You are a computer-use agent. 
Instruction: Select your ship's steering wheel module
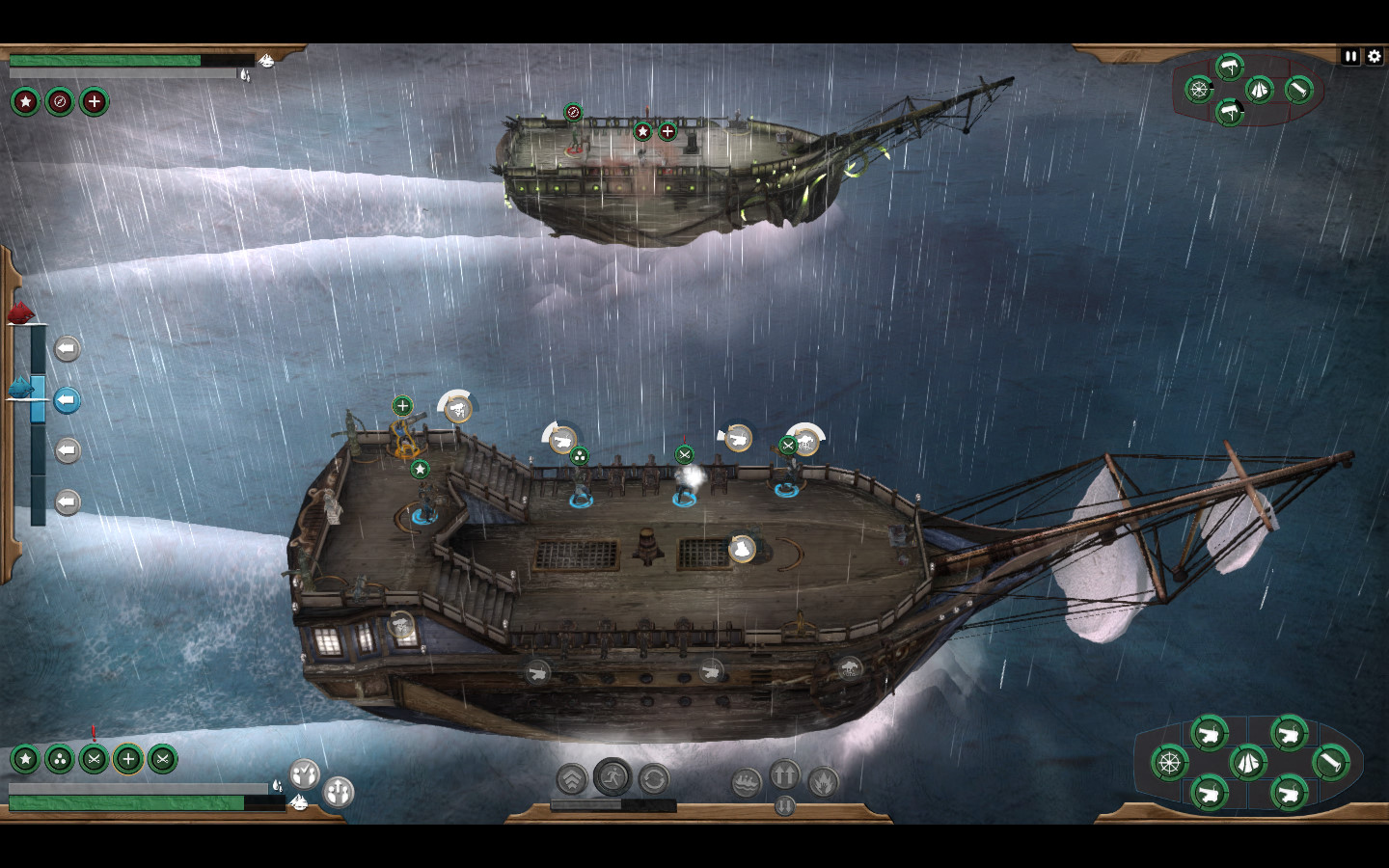(x=1169, y=763)
